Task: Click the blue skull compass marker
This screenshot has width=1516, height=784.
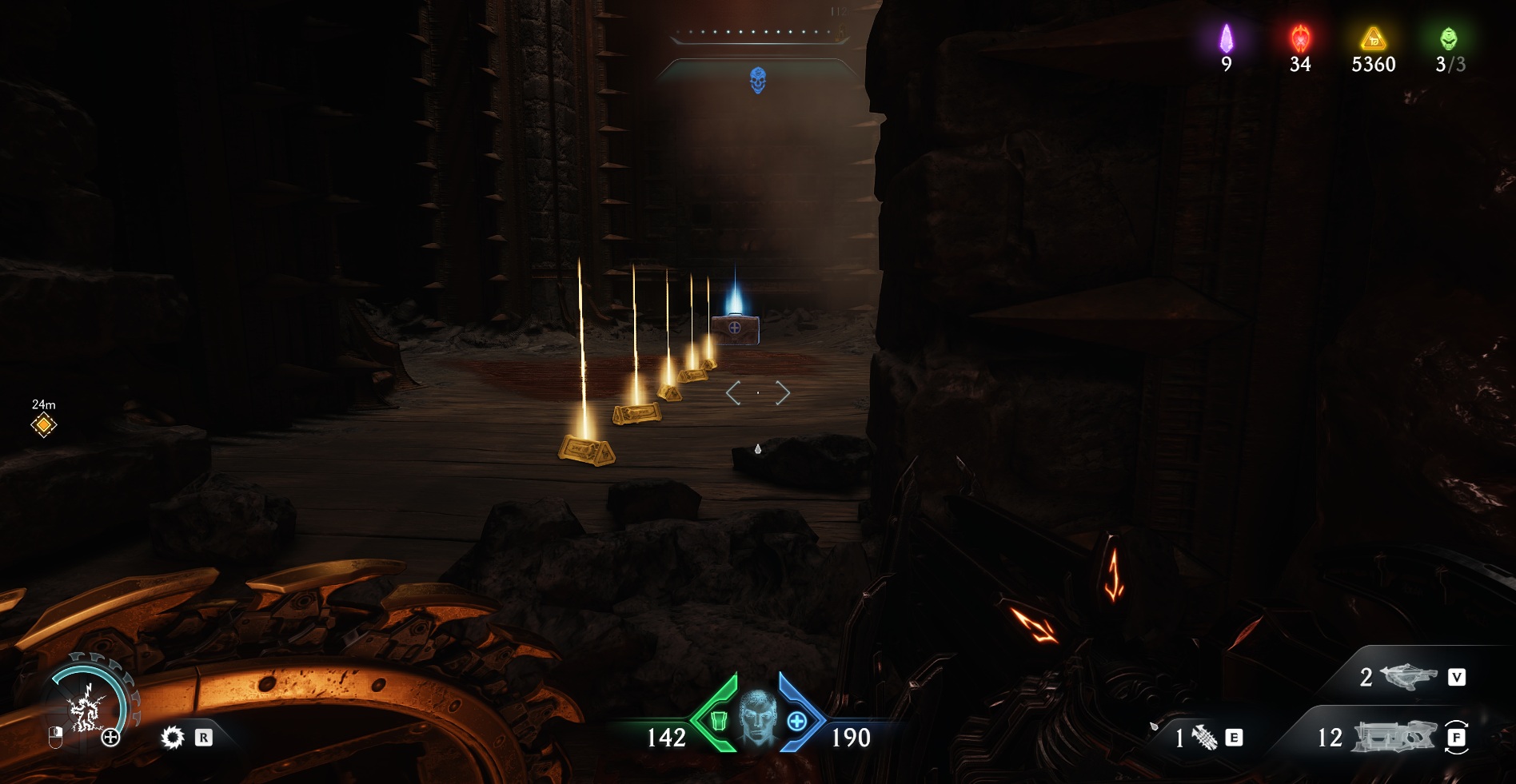Action: [758, 80]
